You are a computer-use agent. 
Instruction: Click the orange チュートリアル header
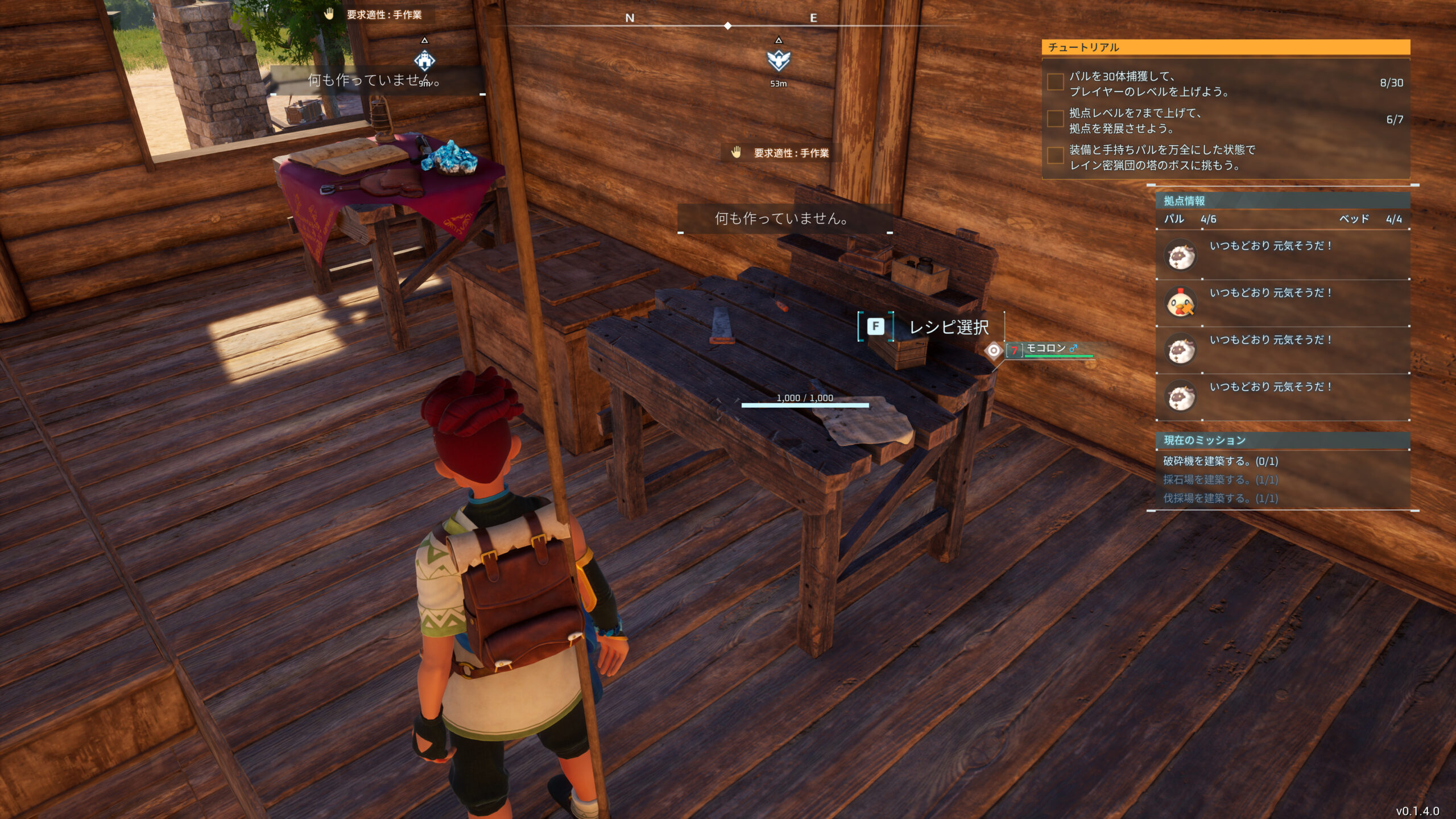click(x=1225, y=47)
